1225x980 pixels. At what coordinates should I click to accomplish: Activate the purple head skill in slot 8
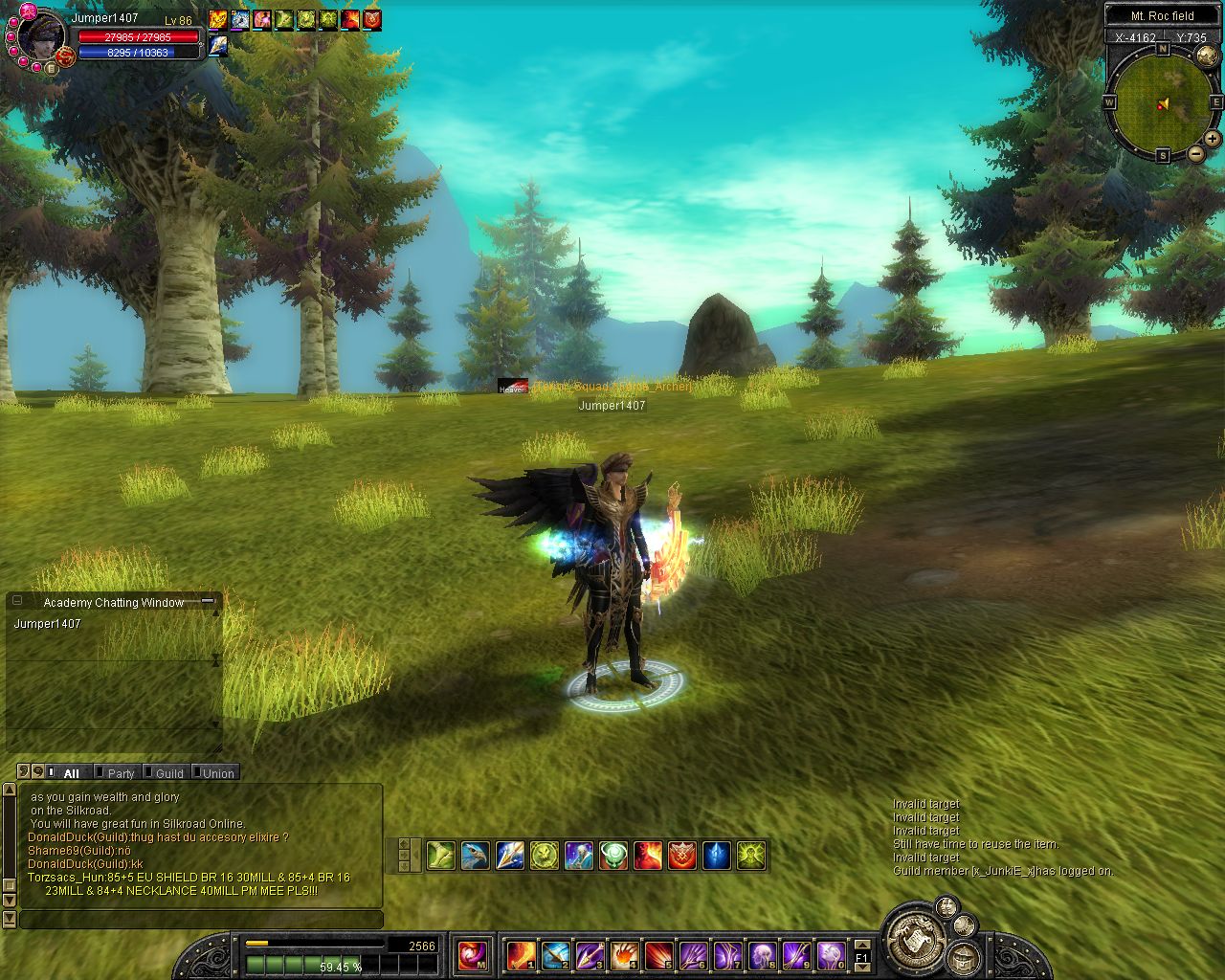762,954
